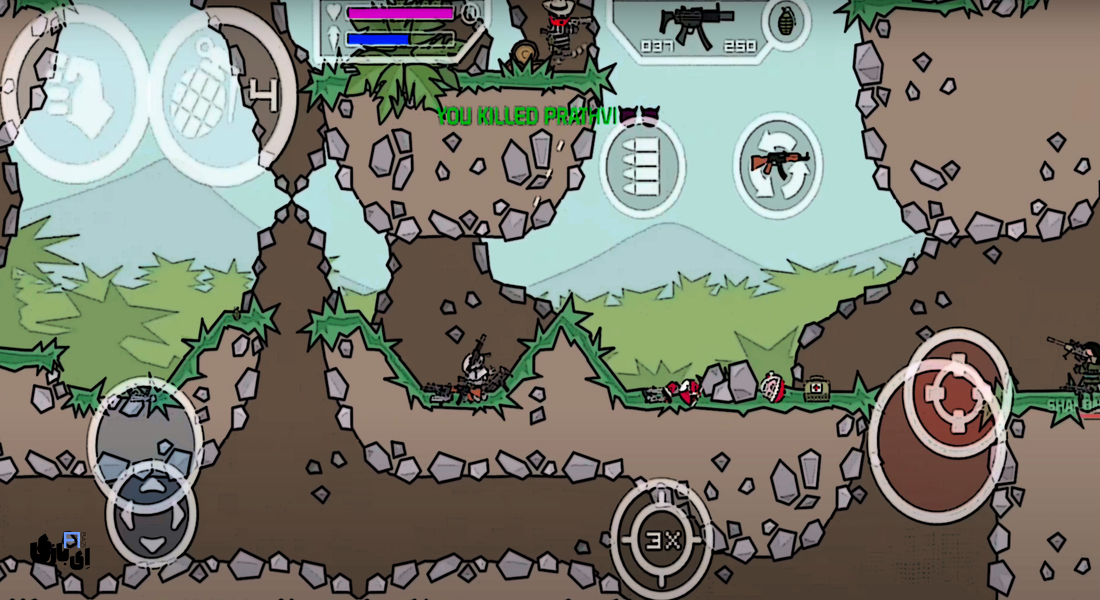
Task: Fire using the crosshair aim joystick
Action: coord(956,393)
